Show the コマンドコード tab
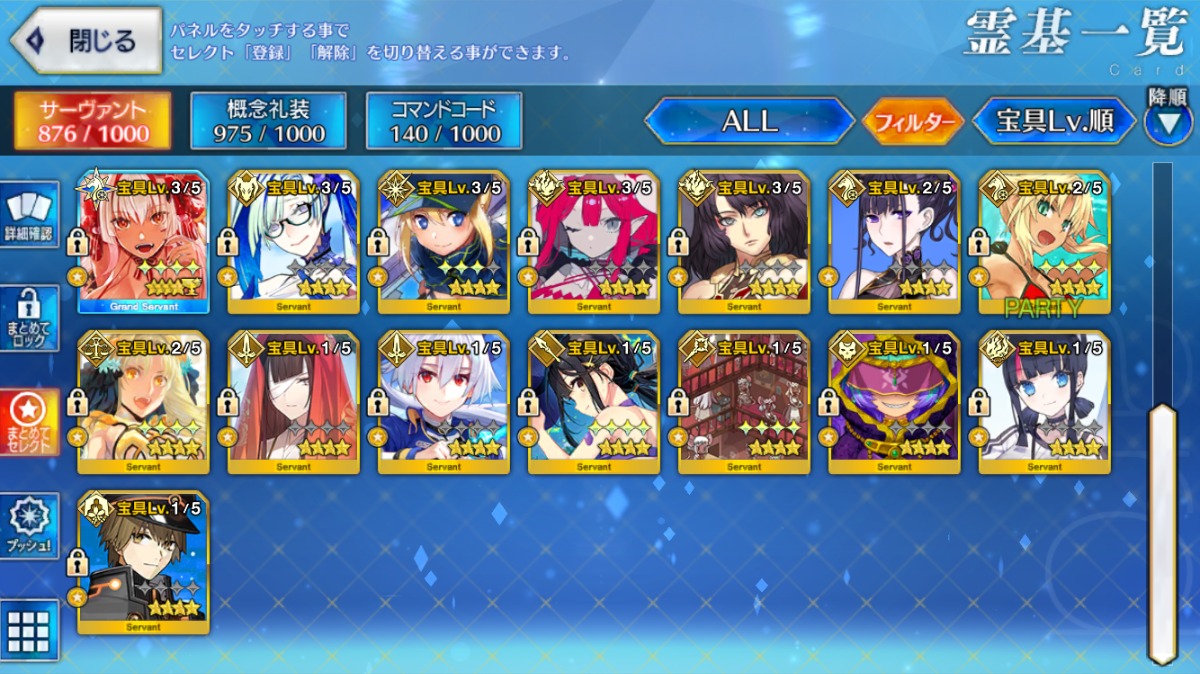This screenshot has height=674, width=1200. pos(444,122)
